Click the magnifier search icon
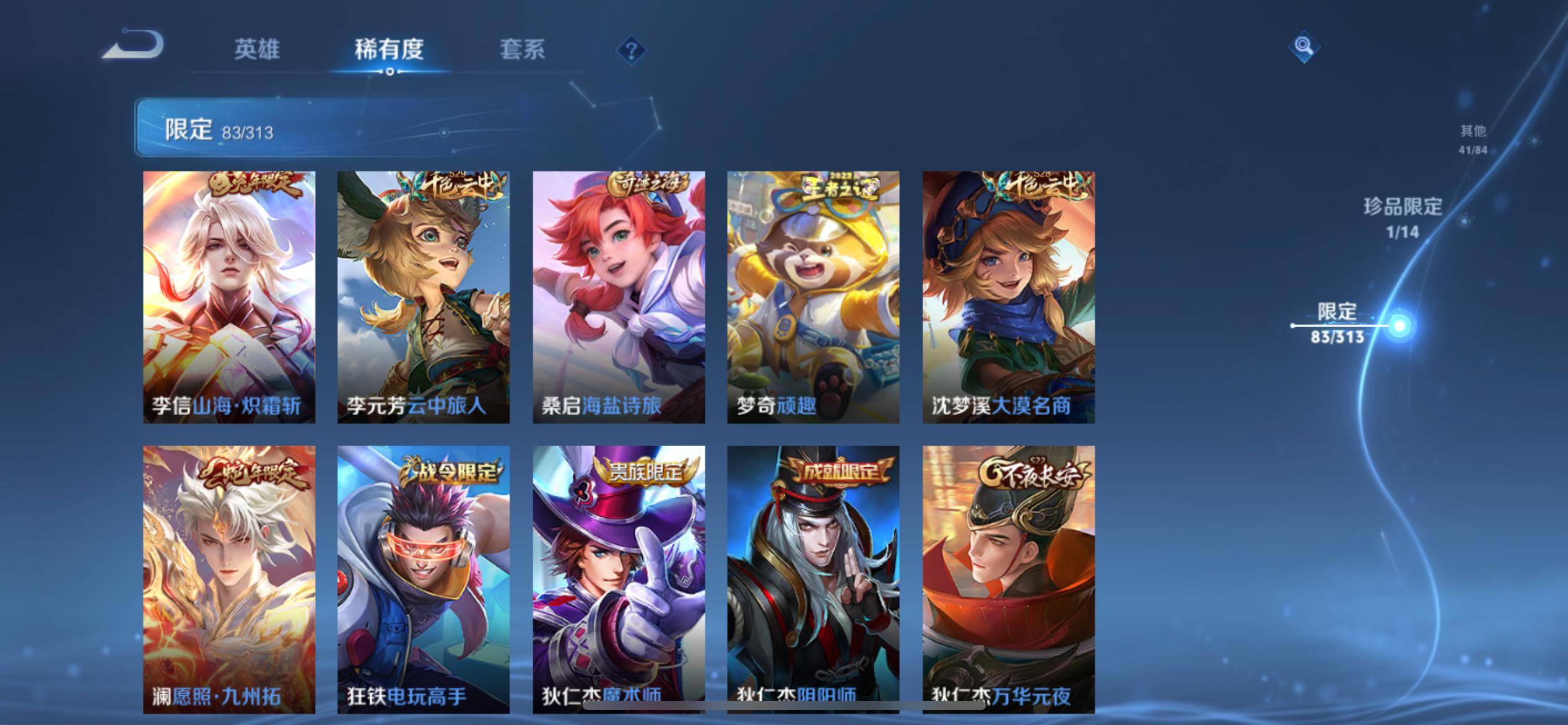This screenshot has height=725, width=1568. [x=1304, y=46]
